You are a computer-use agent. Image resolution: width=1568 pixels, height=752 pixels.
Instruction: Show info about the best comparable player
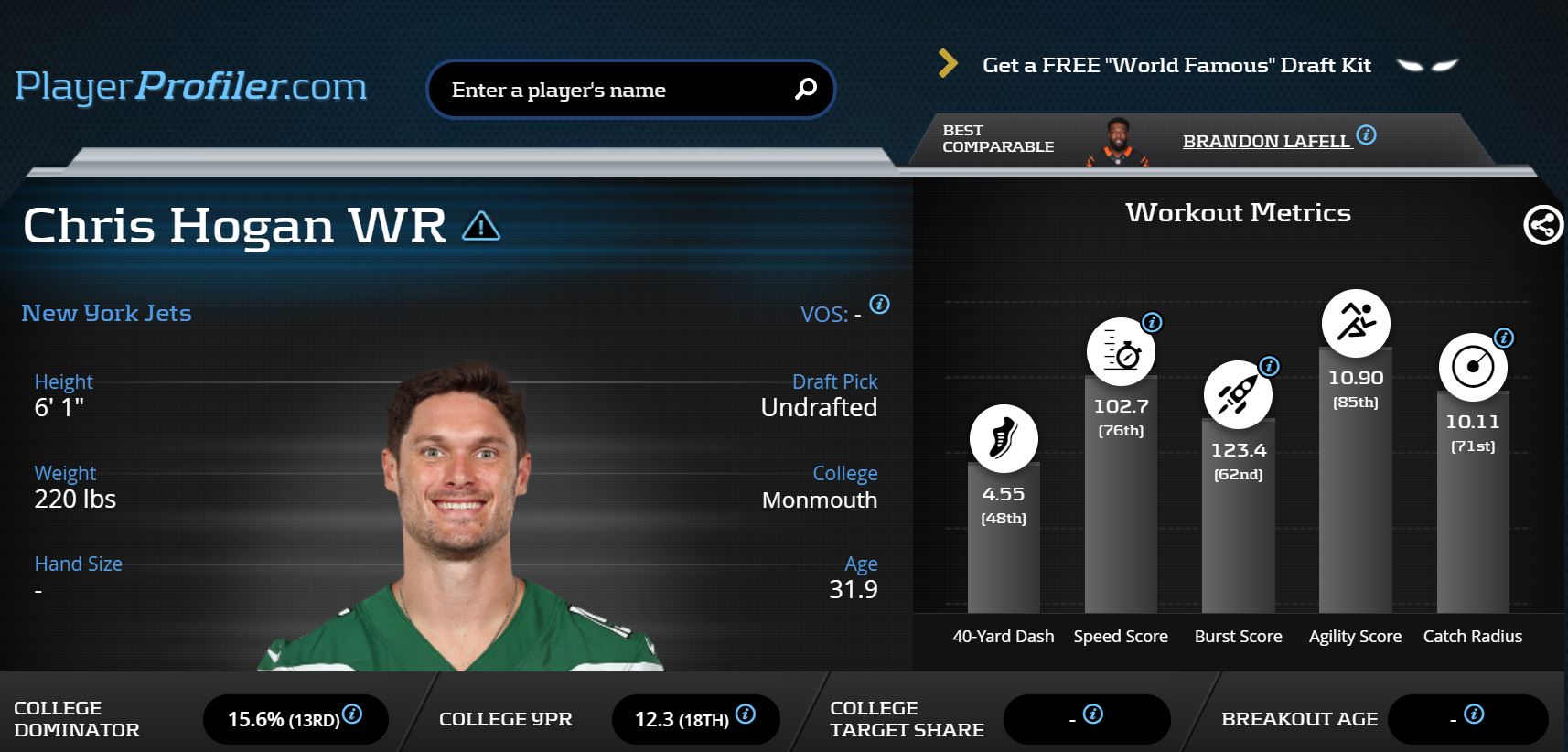click(1366, 135)
